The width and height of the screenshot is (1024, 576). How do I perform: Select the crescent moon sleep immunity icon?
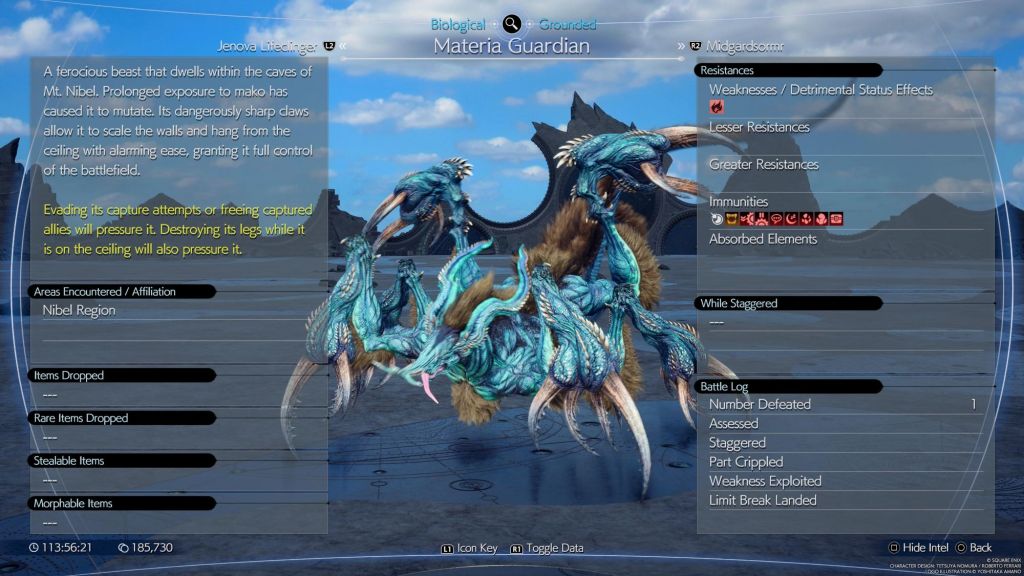791,219
